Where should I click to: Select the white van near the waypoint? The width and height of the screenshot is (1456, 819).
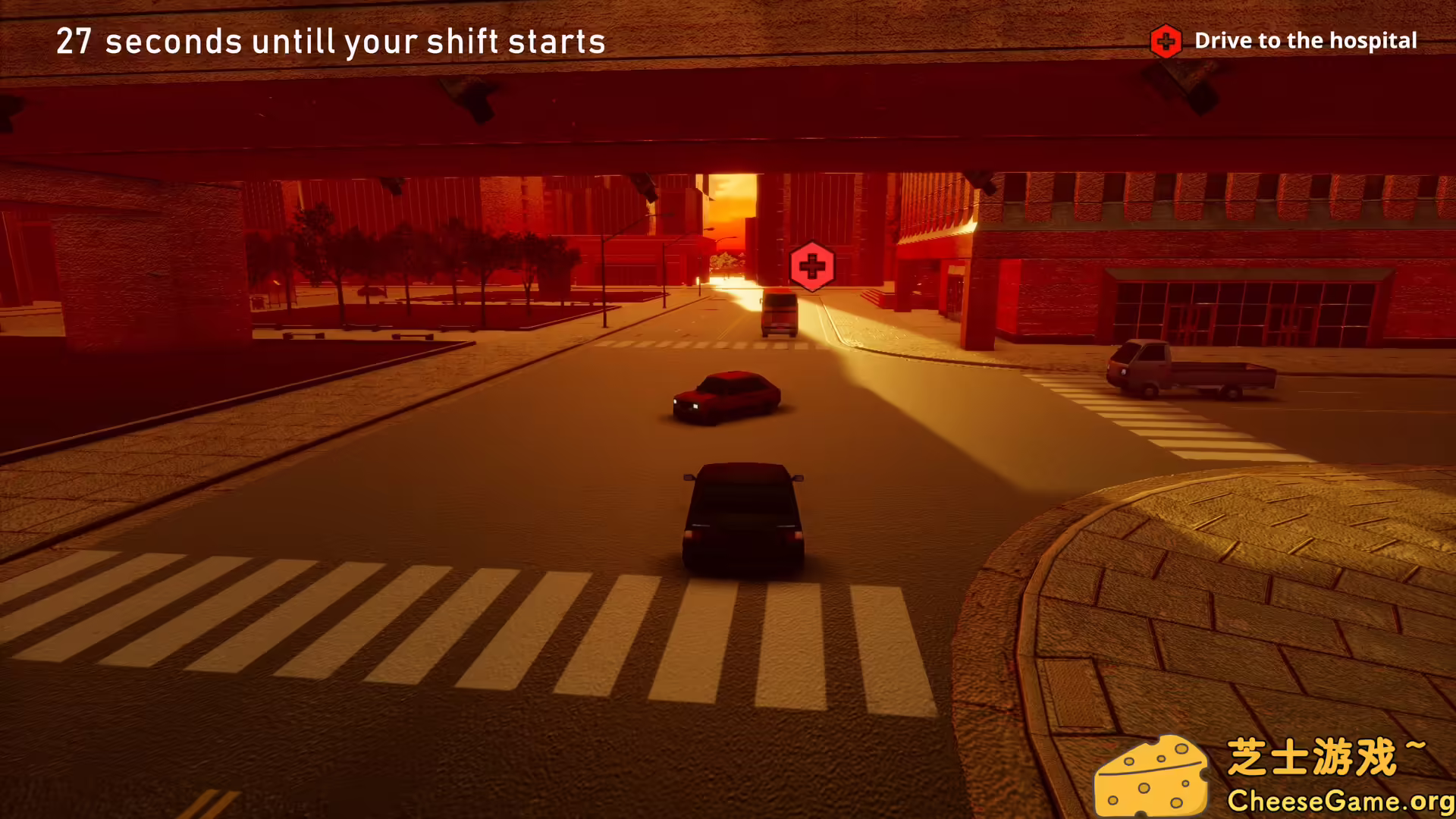(780, 315)
